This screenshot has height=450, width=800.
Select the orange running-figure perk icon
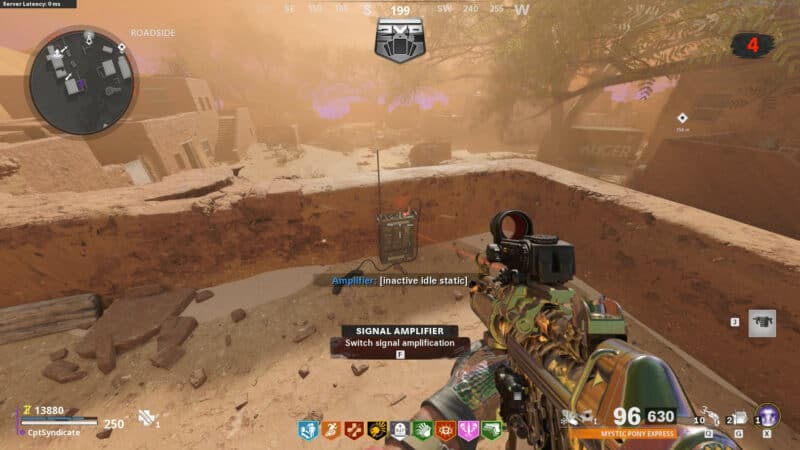(x=331, y=430)
